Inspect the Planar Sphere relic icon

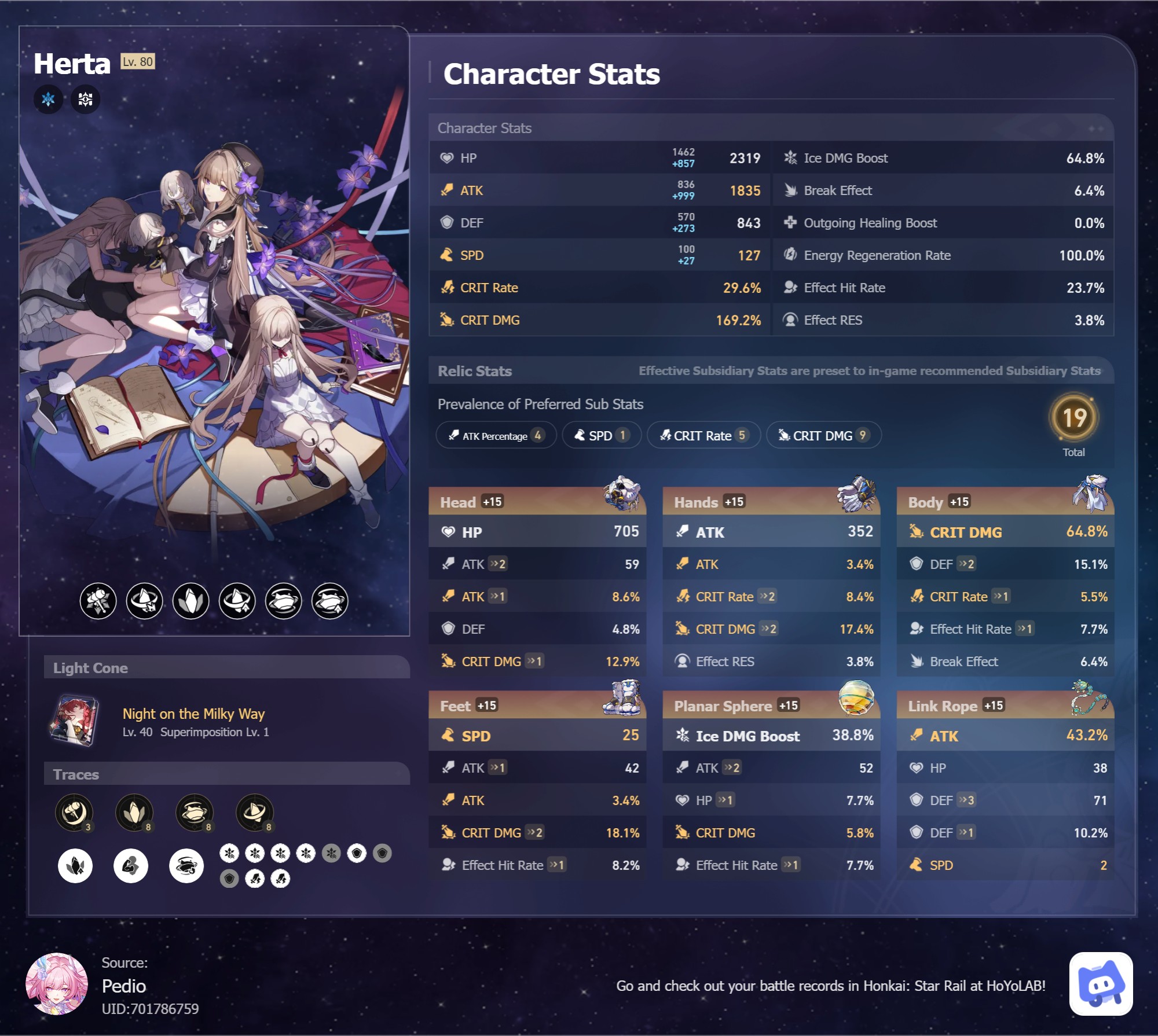856,697
